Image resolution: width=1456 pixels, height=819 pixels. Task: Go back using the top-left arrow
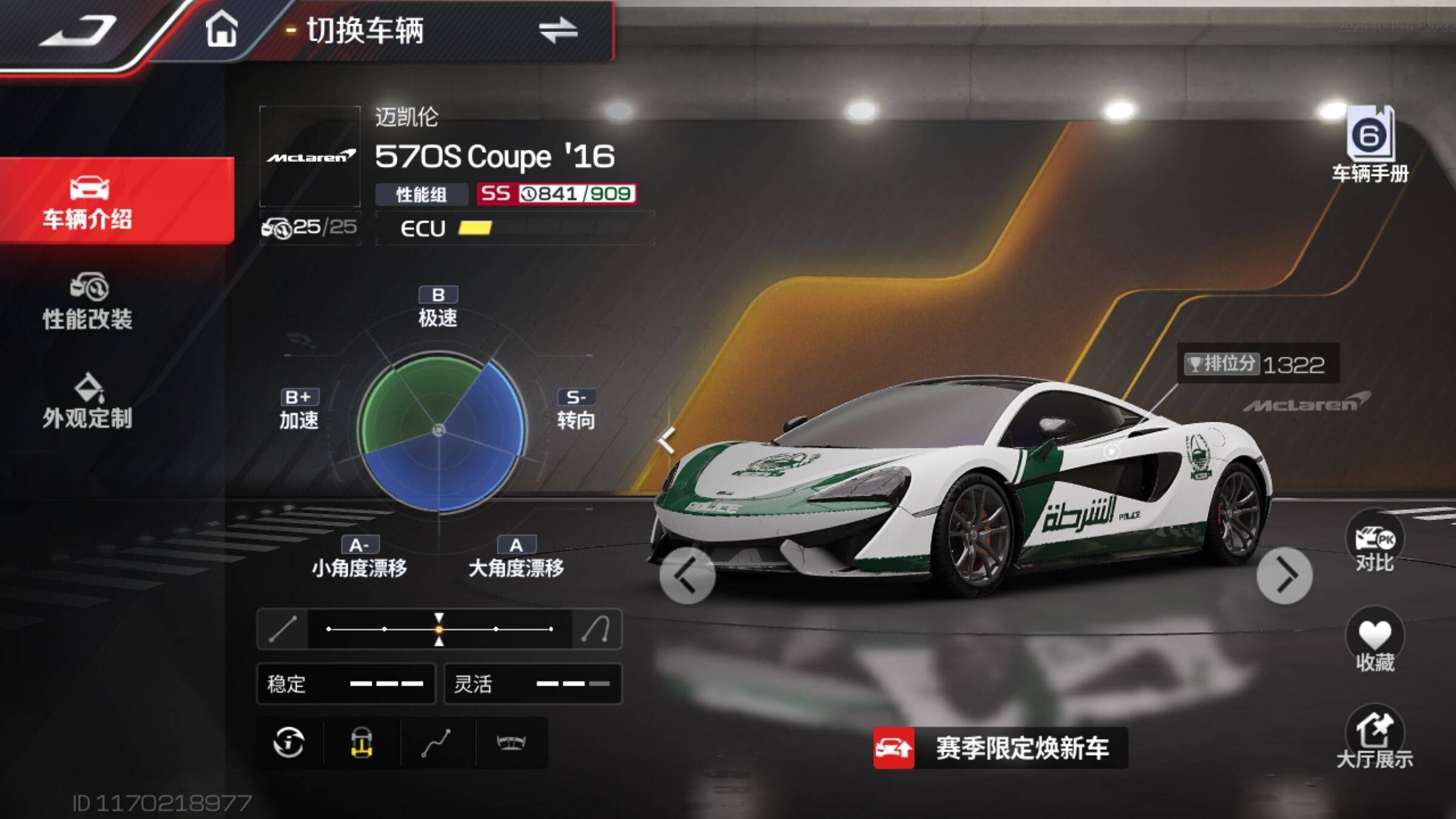pyautogui.click(x=78, y=32)
